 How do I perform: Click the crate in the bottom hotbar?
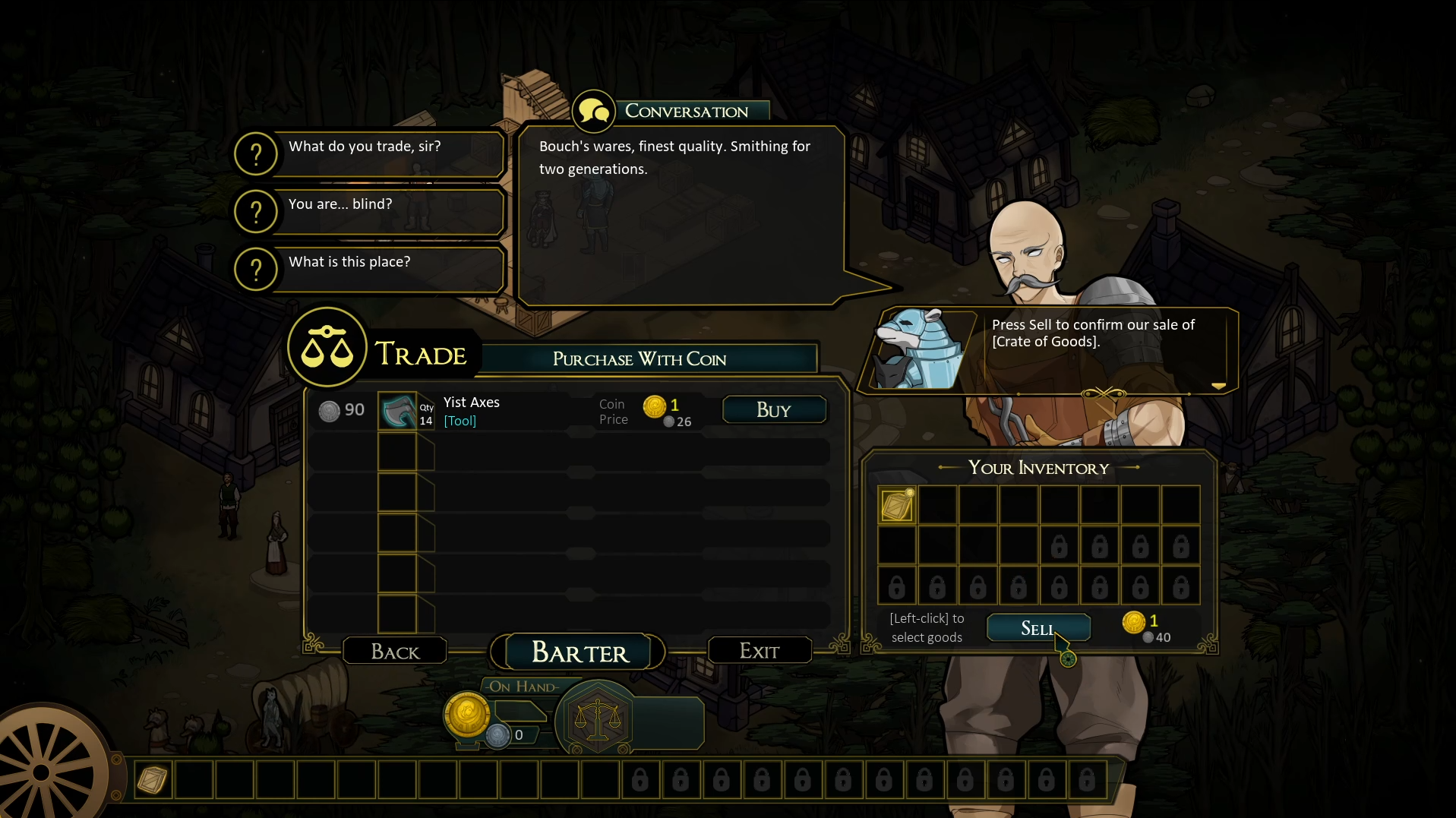pyautogui.click(x=152, y=779)
